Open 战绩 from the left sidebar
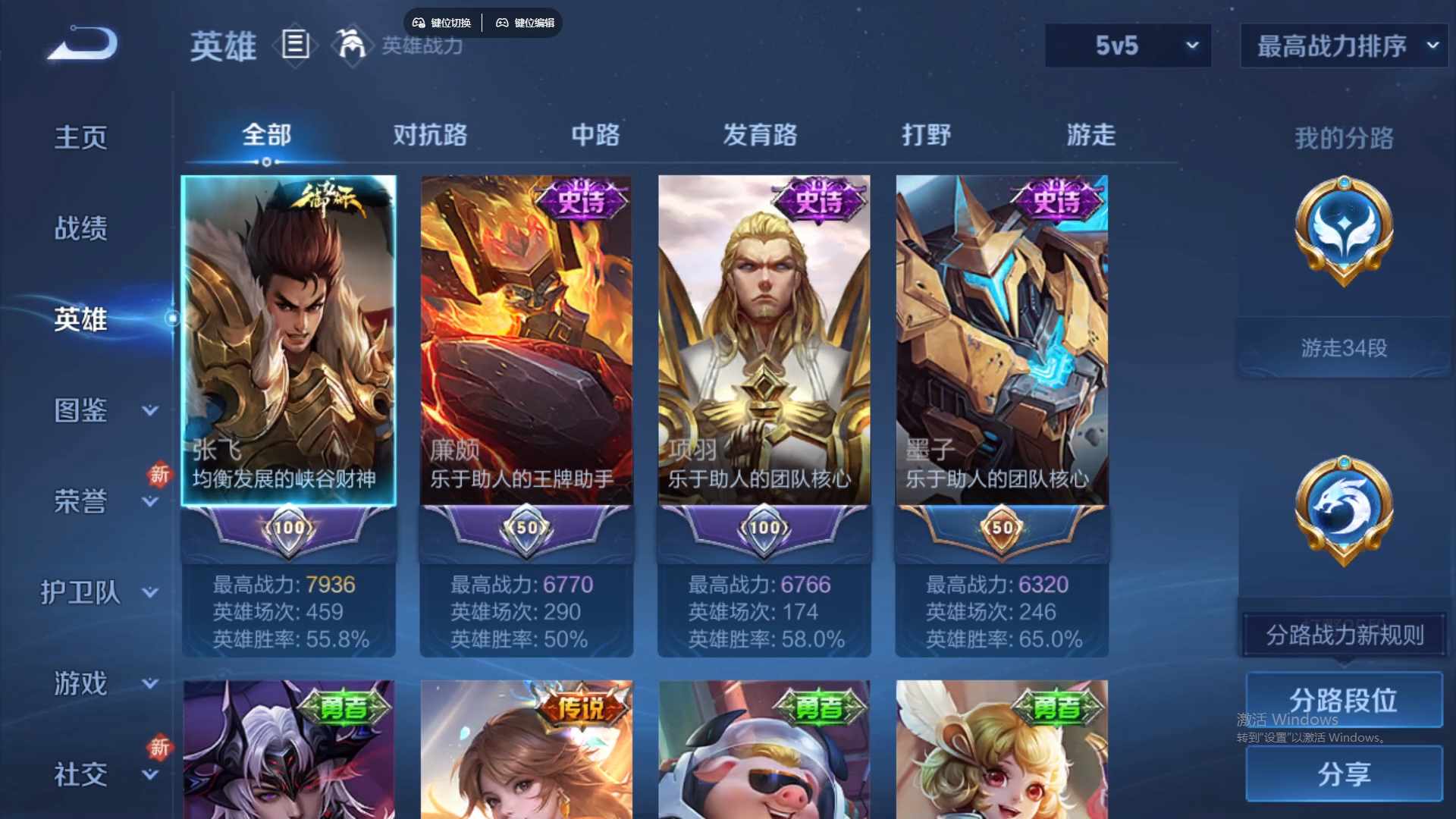 [81, 227]
